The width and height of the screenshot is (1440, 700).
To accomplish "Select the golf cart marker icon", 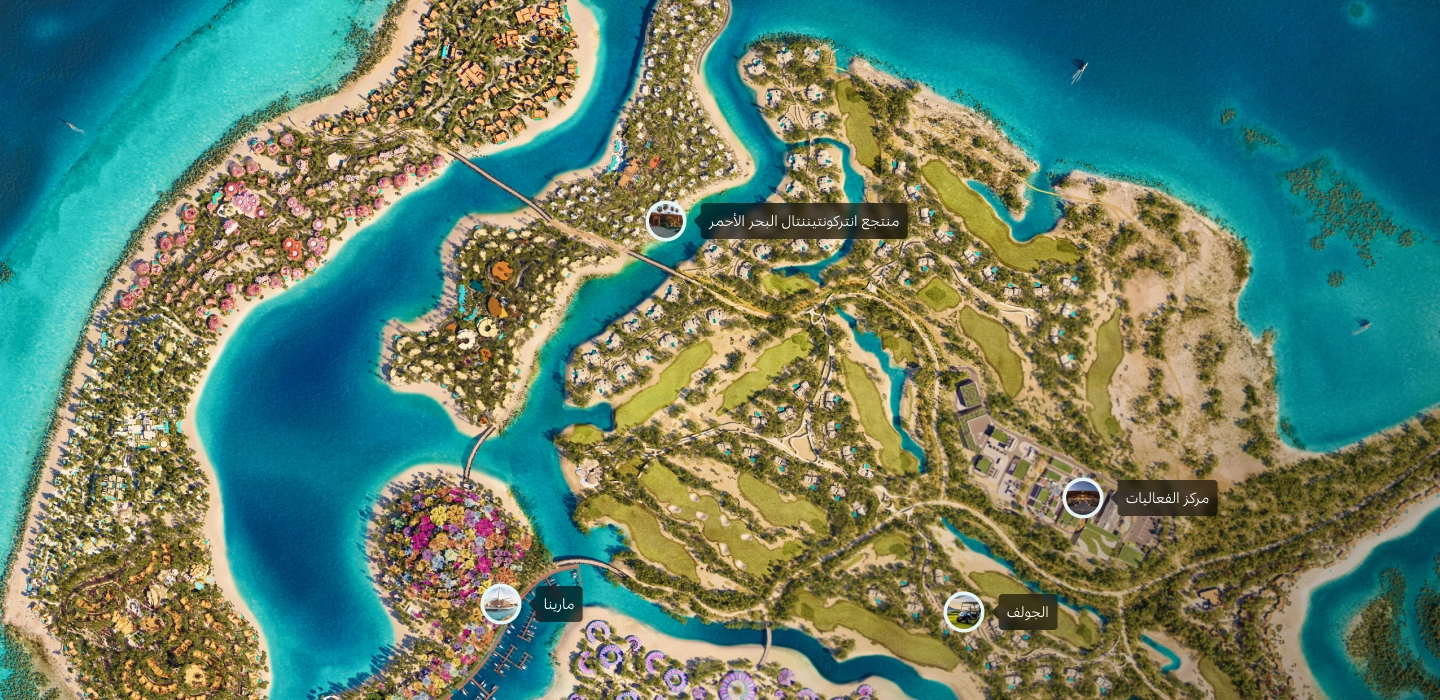I will coord(963,612).
